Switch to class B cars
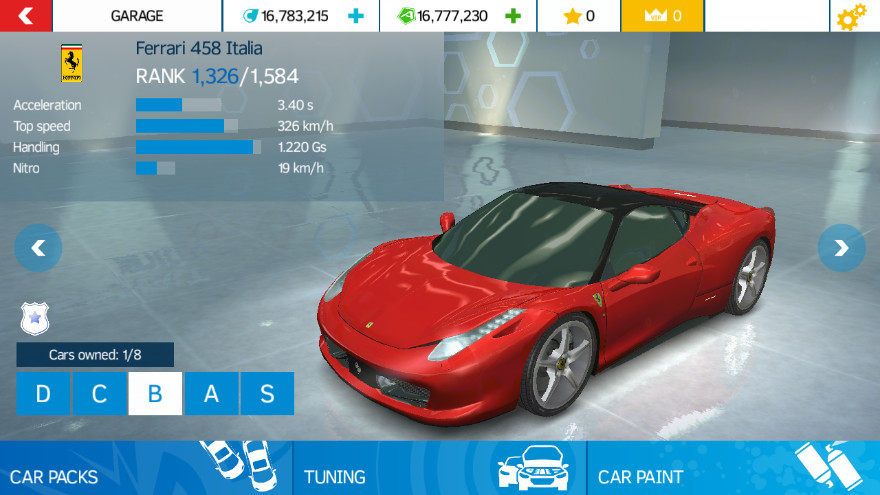The height and width of the screenshot is (495, 880). tap(155, 393)
